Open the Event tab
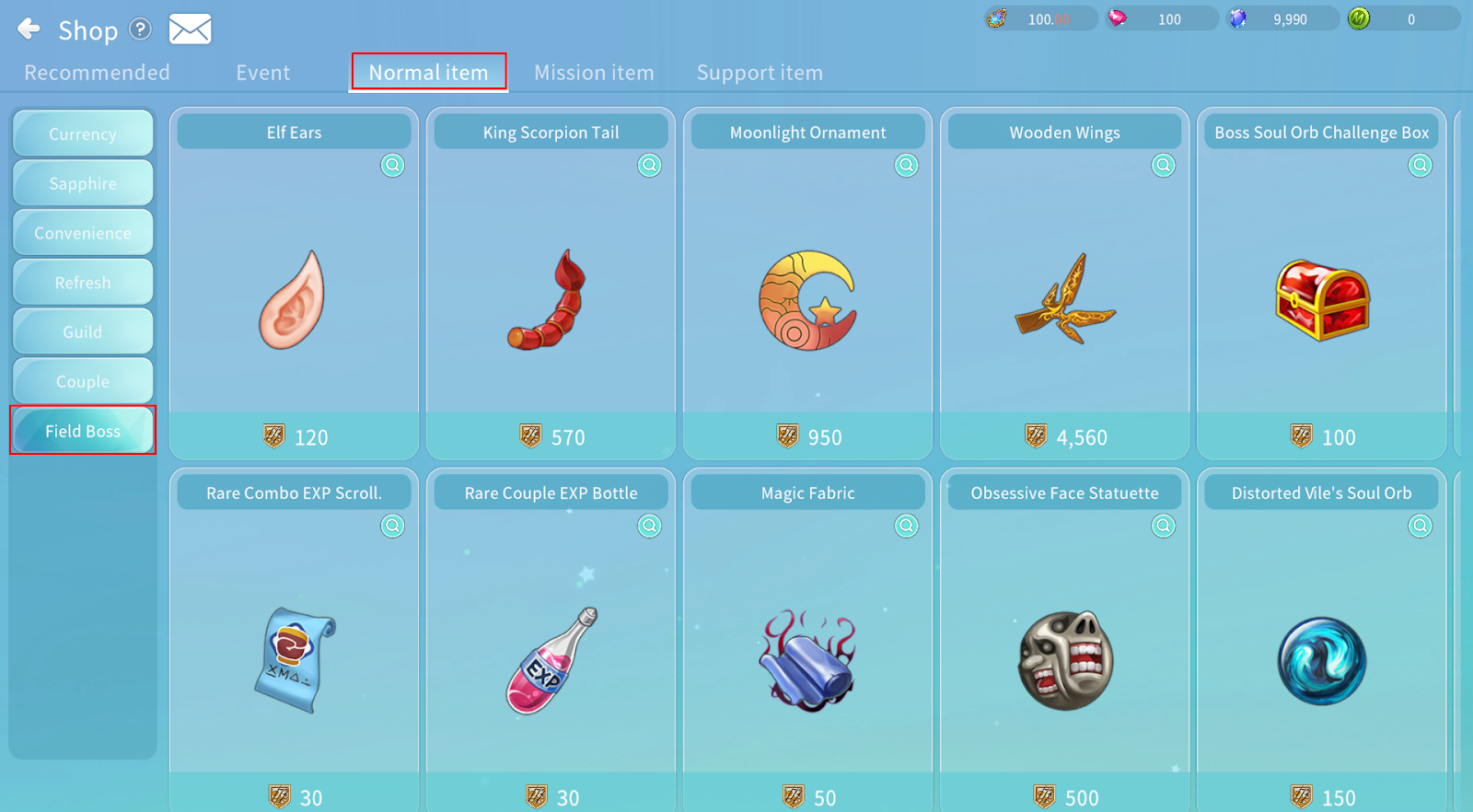1473x812 pixels. (262, 73)
